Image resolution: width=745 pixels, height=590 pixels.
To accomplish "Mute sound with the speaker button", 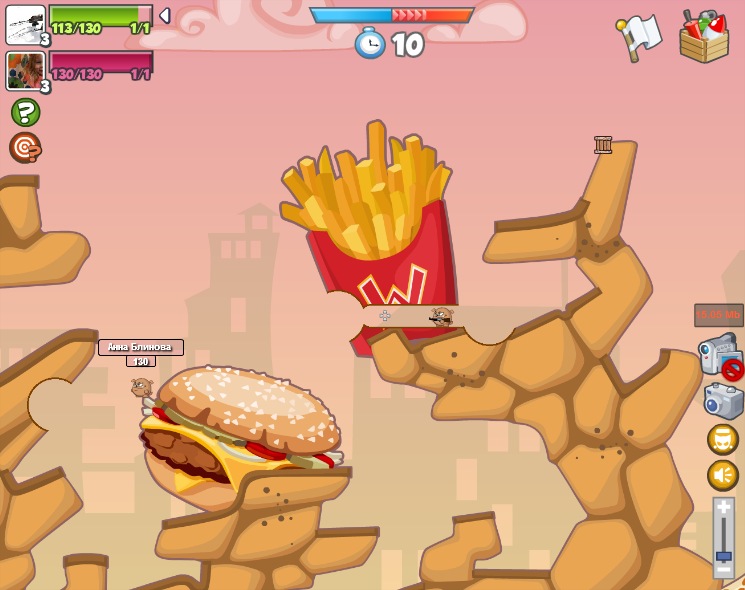I will 723,475.
